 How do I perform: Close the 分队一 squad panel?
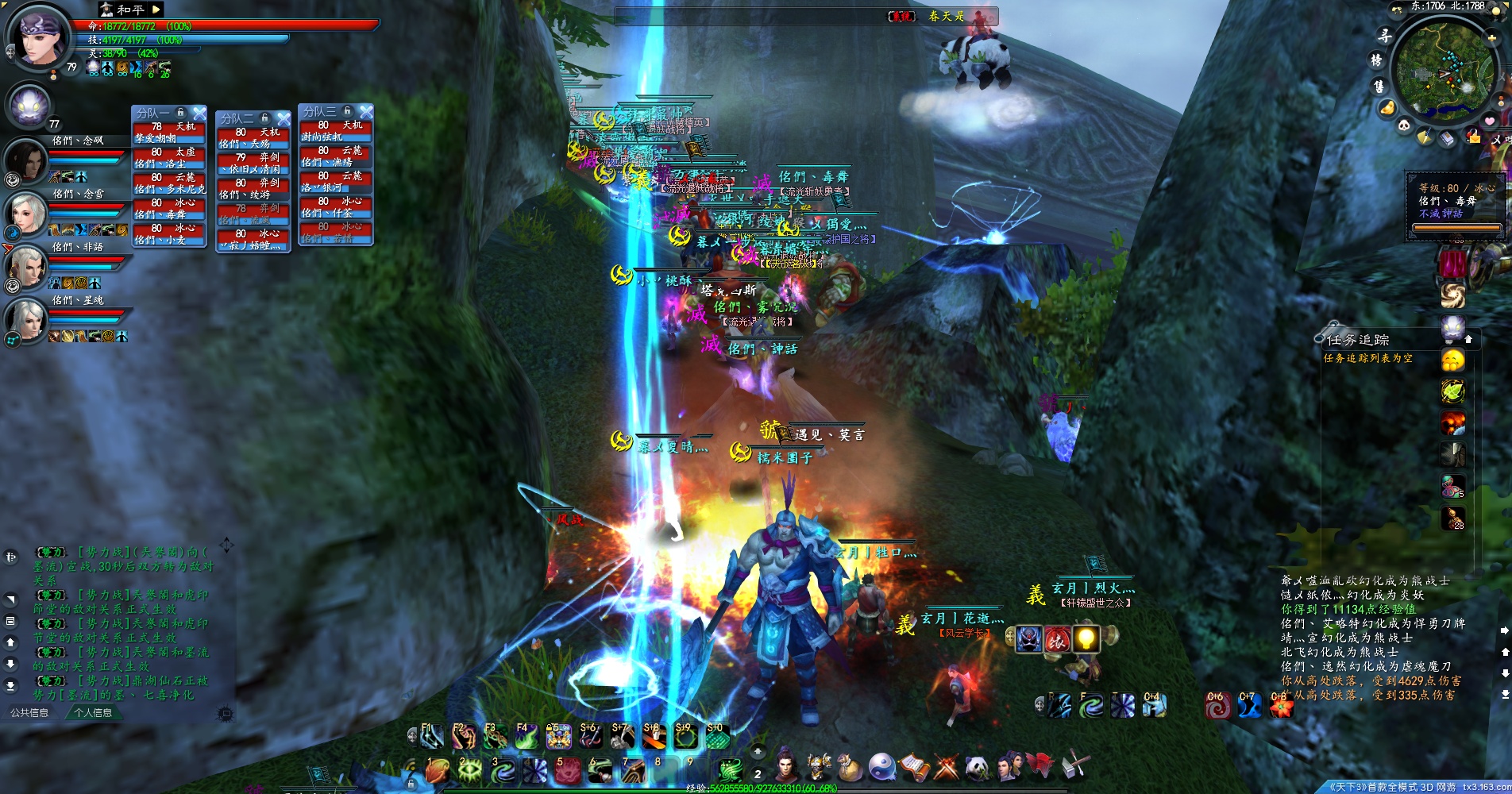tap(199, 114)
